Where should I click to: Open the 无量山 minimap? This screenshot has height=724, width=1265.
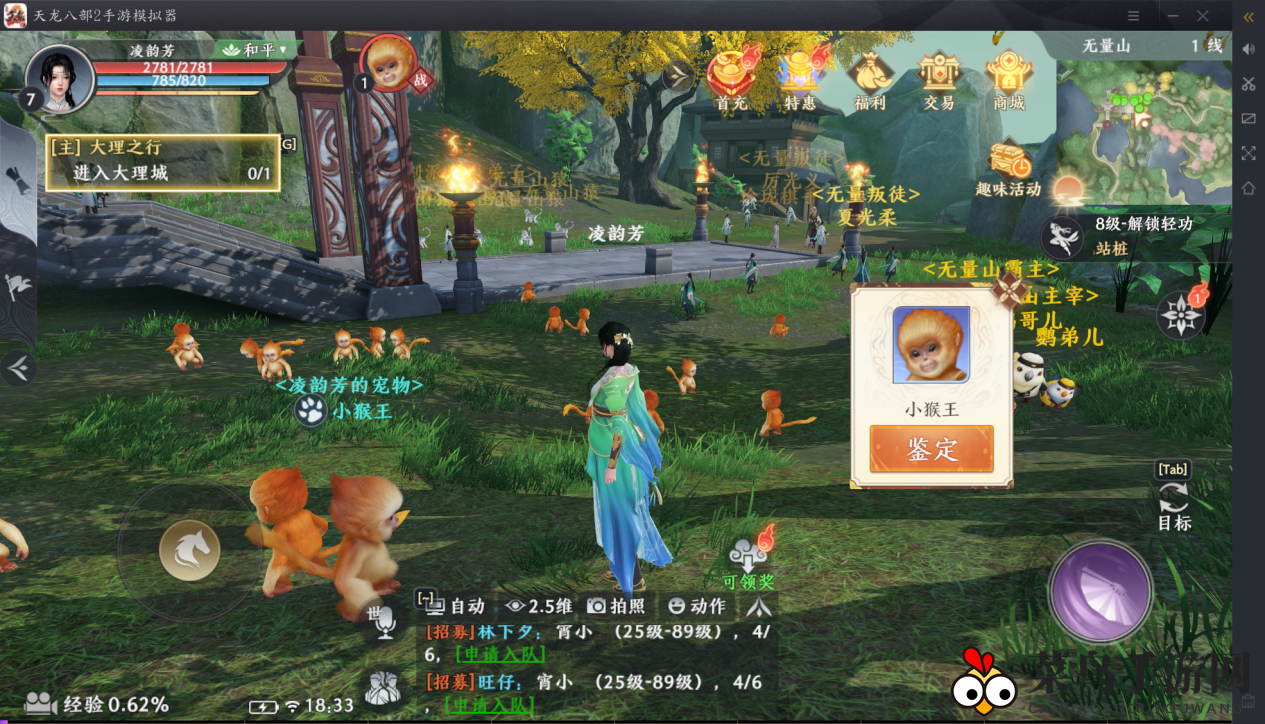1145,125
